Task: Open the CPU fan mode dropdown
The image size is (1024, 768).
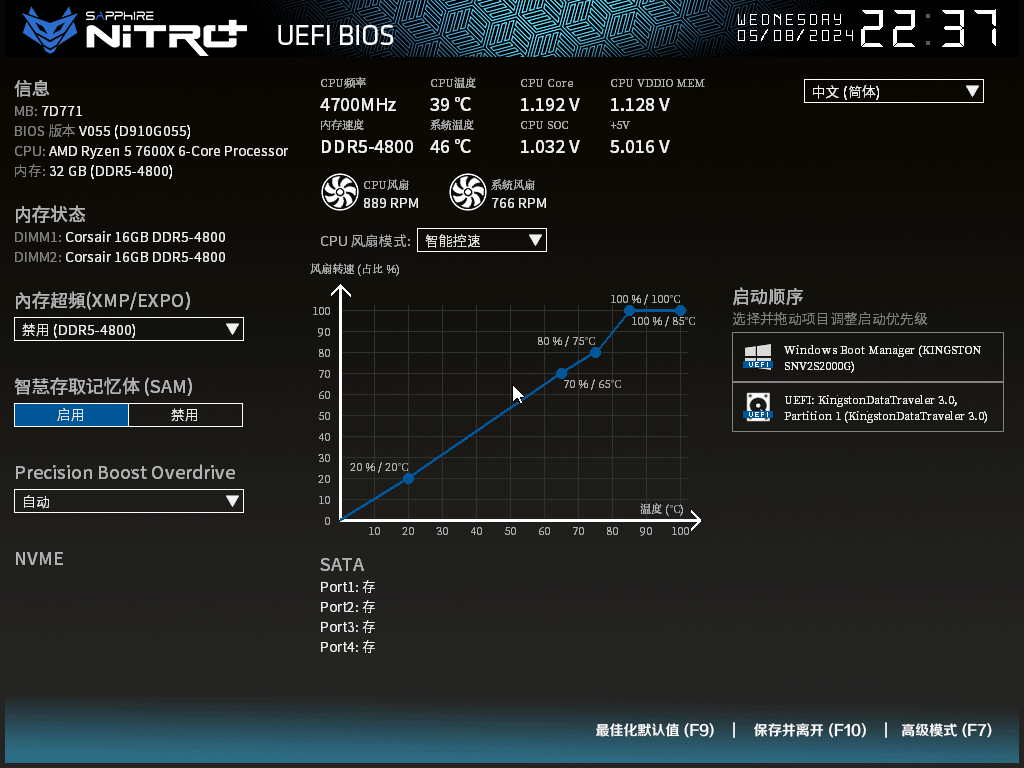Action: [x=481, y=240]
